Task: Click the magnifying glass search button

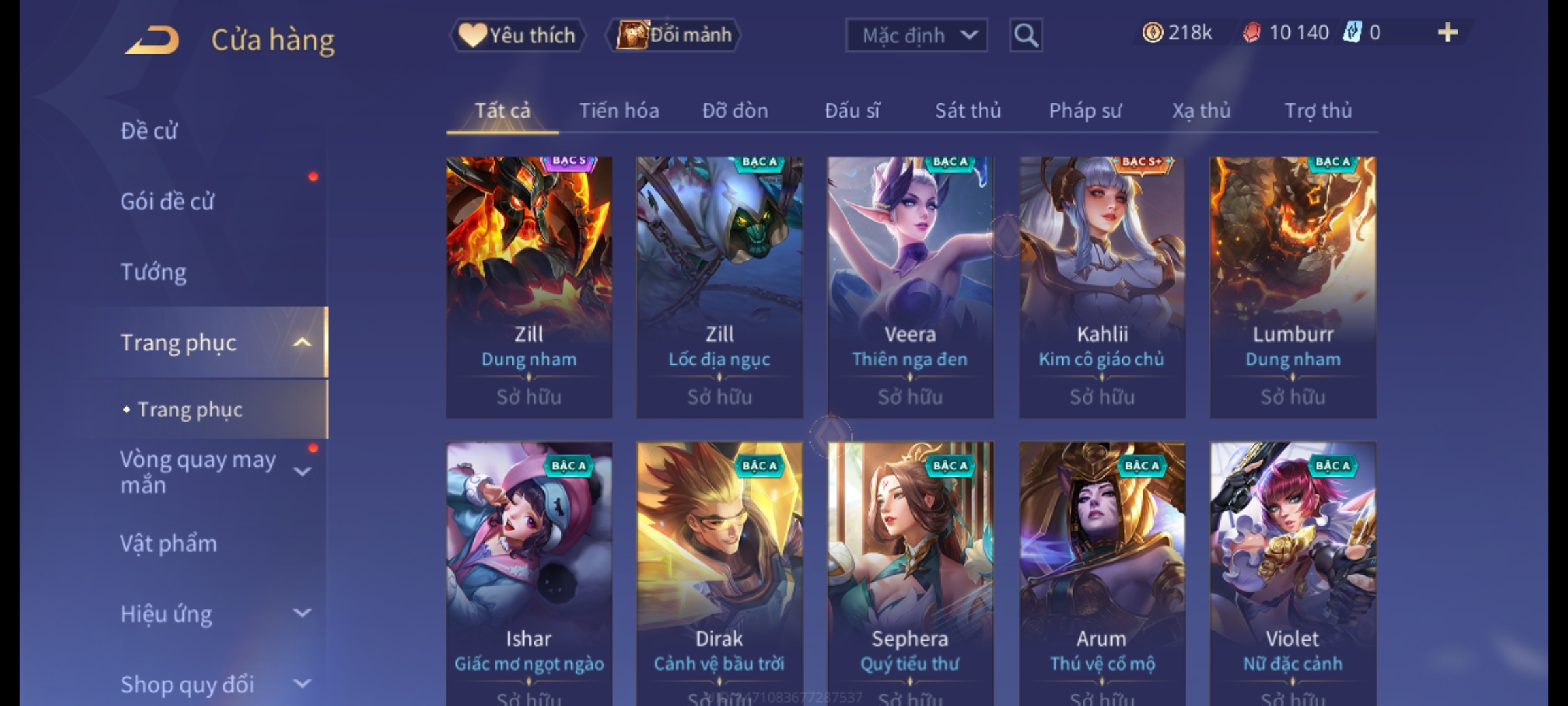Action: 1026,35
